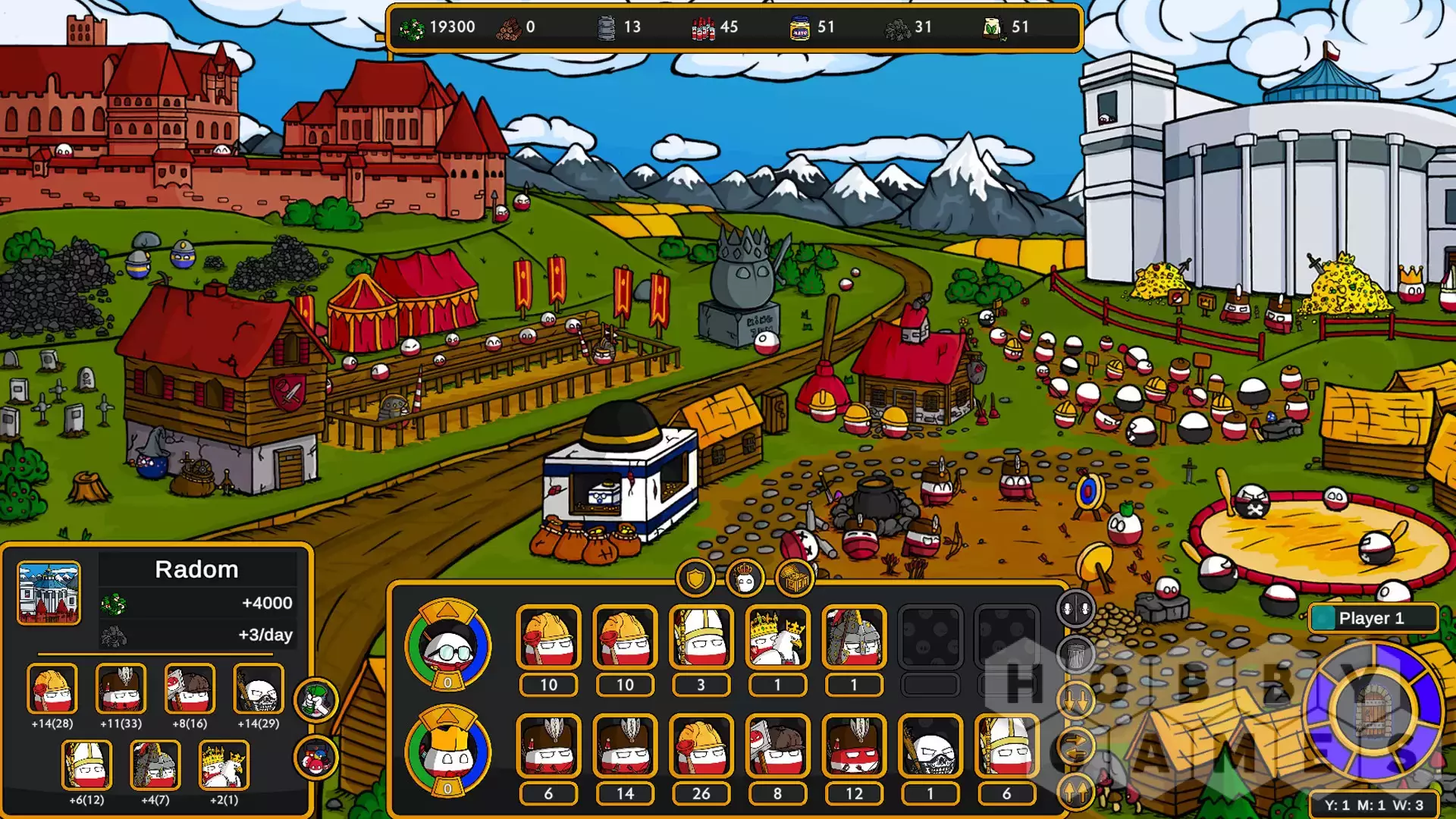Move all troops down with double-down arrows
1456x819 pixels.
coord(1075,701)
